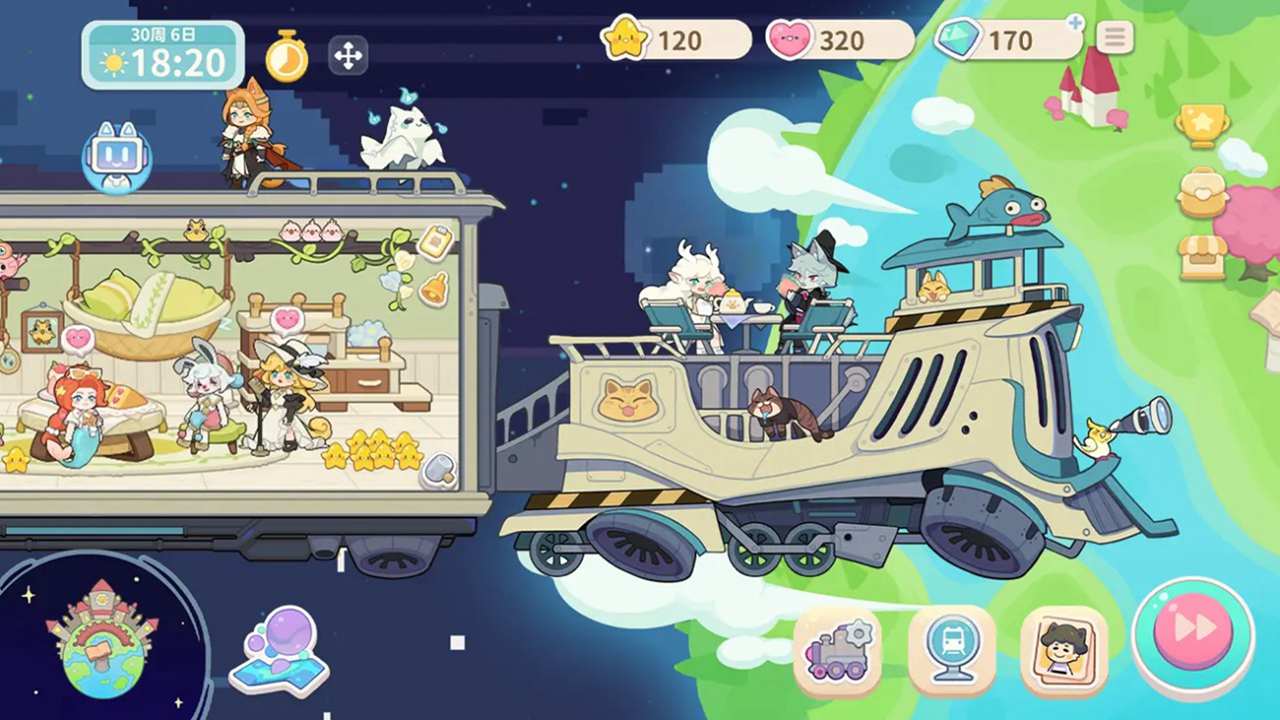Open the shop stall icon

coord(1202,257)
